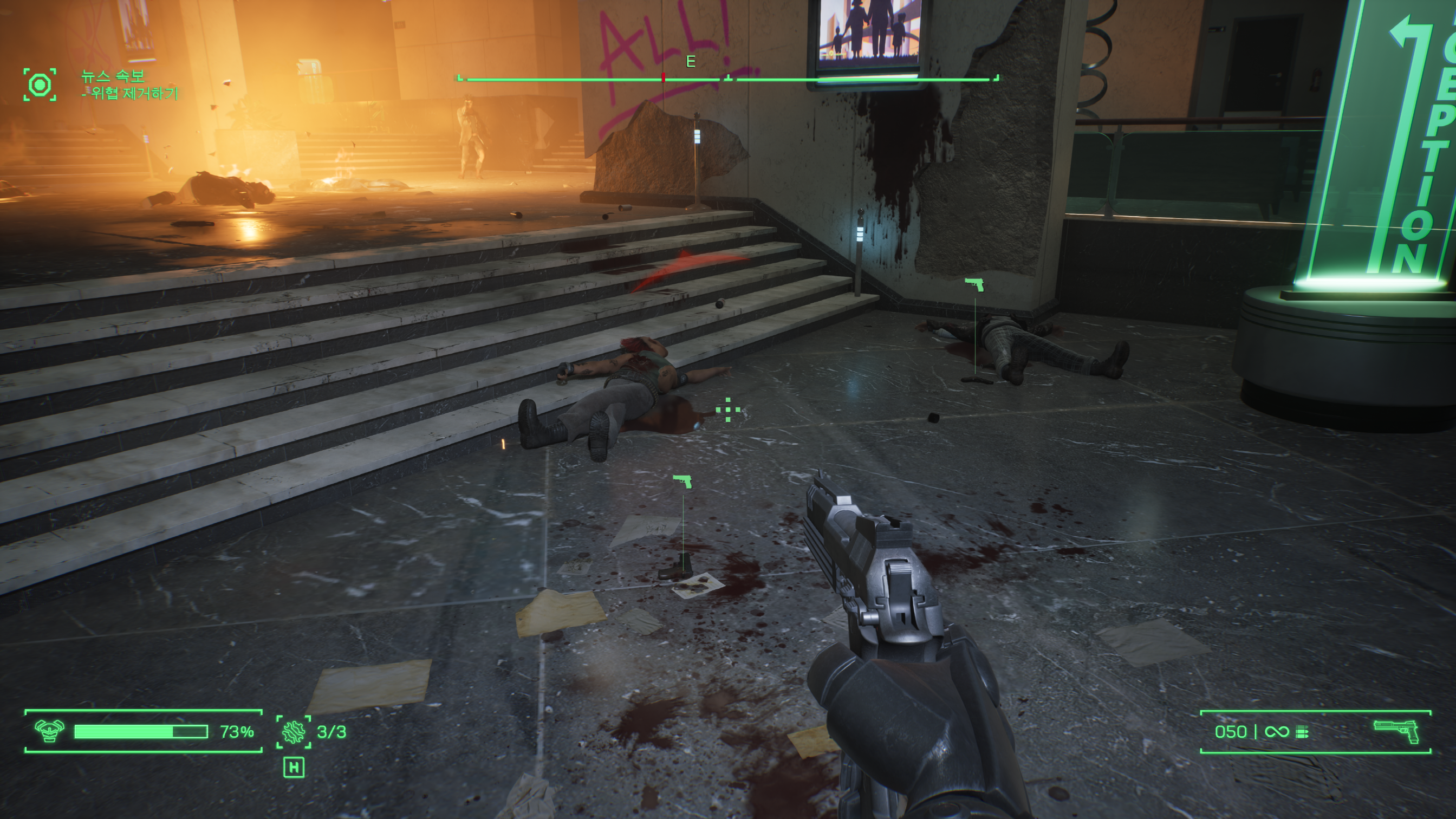Select the pistol pickup marker above bloodied papers
Screen dimensions: 1456x819
tap(682, 482)
